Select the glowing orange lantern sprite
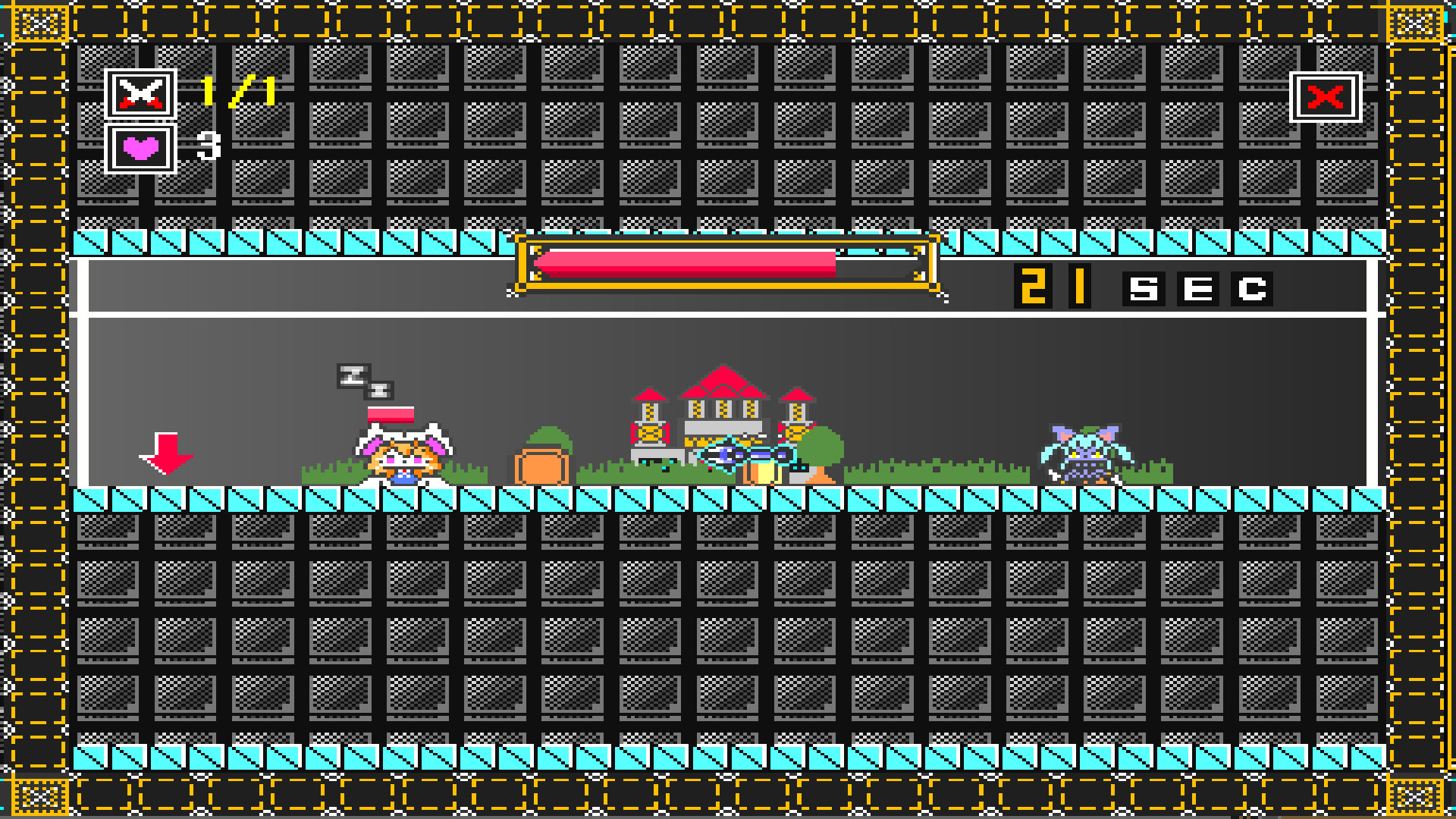 pos(762,470)
